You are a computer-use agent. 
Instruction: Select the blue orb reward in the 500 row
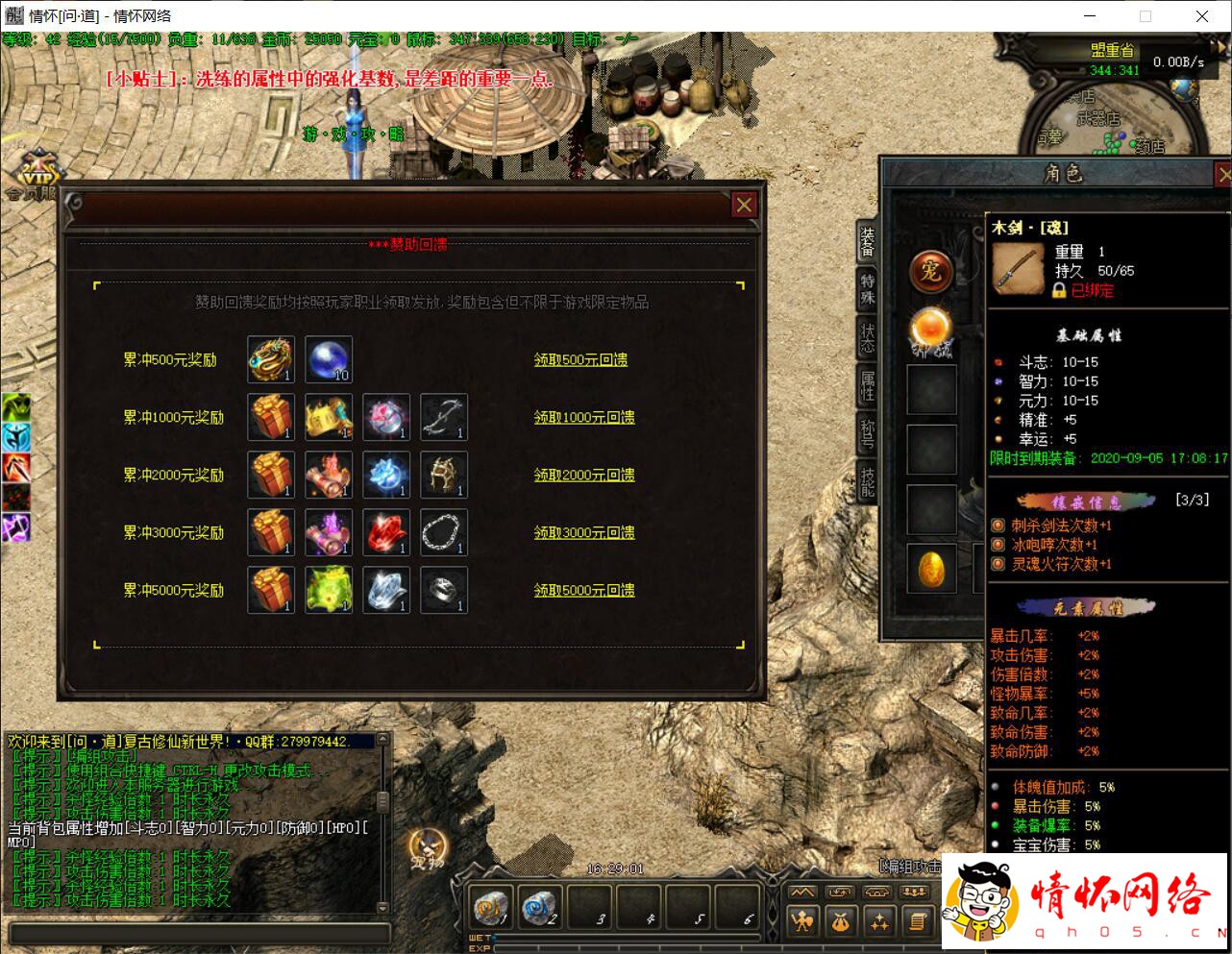[329, 359]
